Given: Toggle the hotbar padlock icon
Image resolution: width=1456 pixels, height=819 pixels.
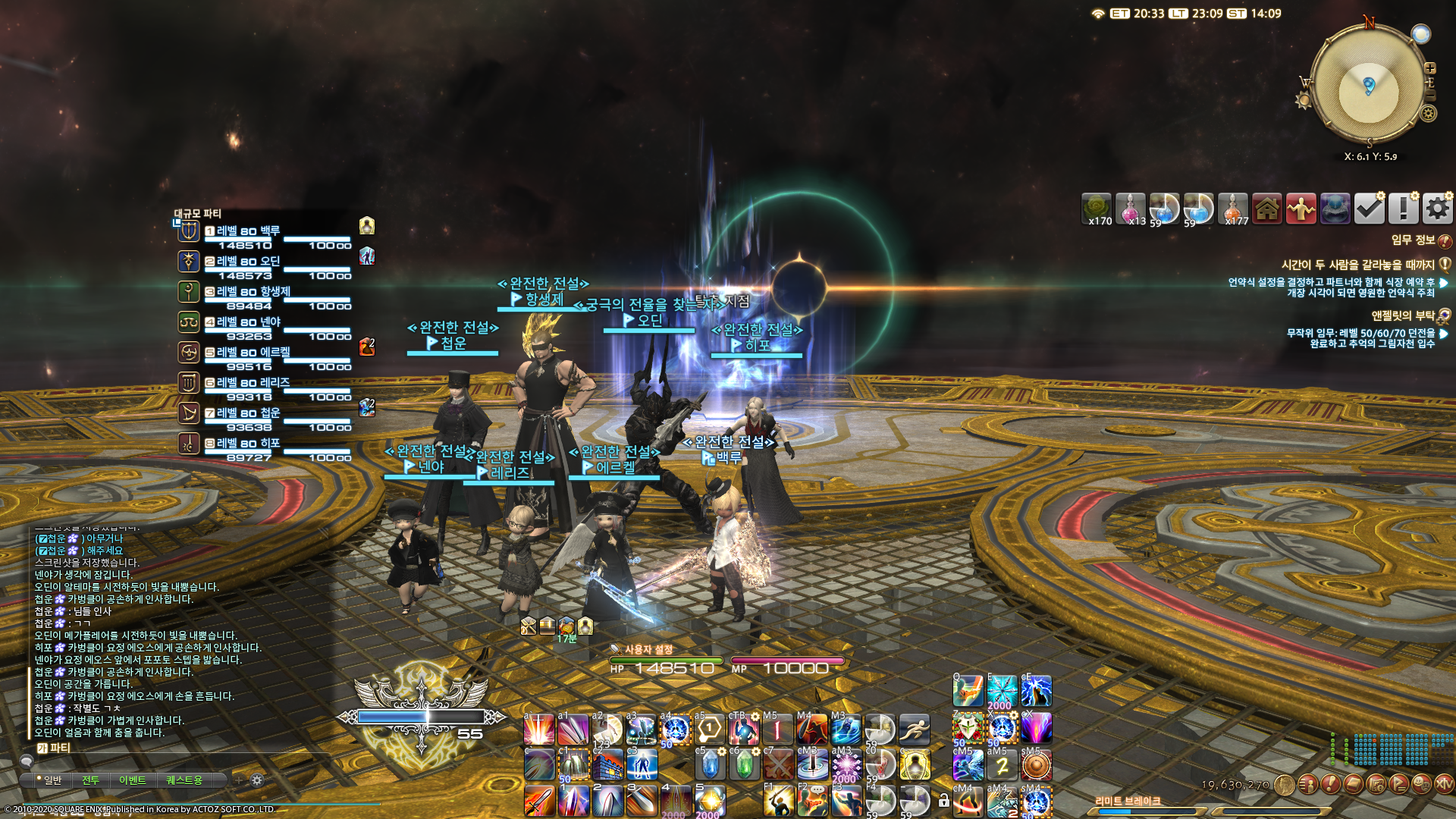Looking at the screenshot, I should tap(943, 801).
